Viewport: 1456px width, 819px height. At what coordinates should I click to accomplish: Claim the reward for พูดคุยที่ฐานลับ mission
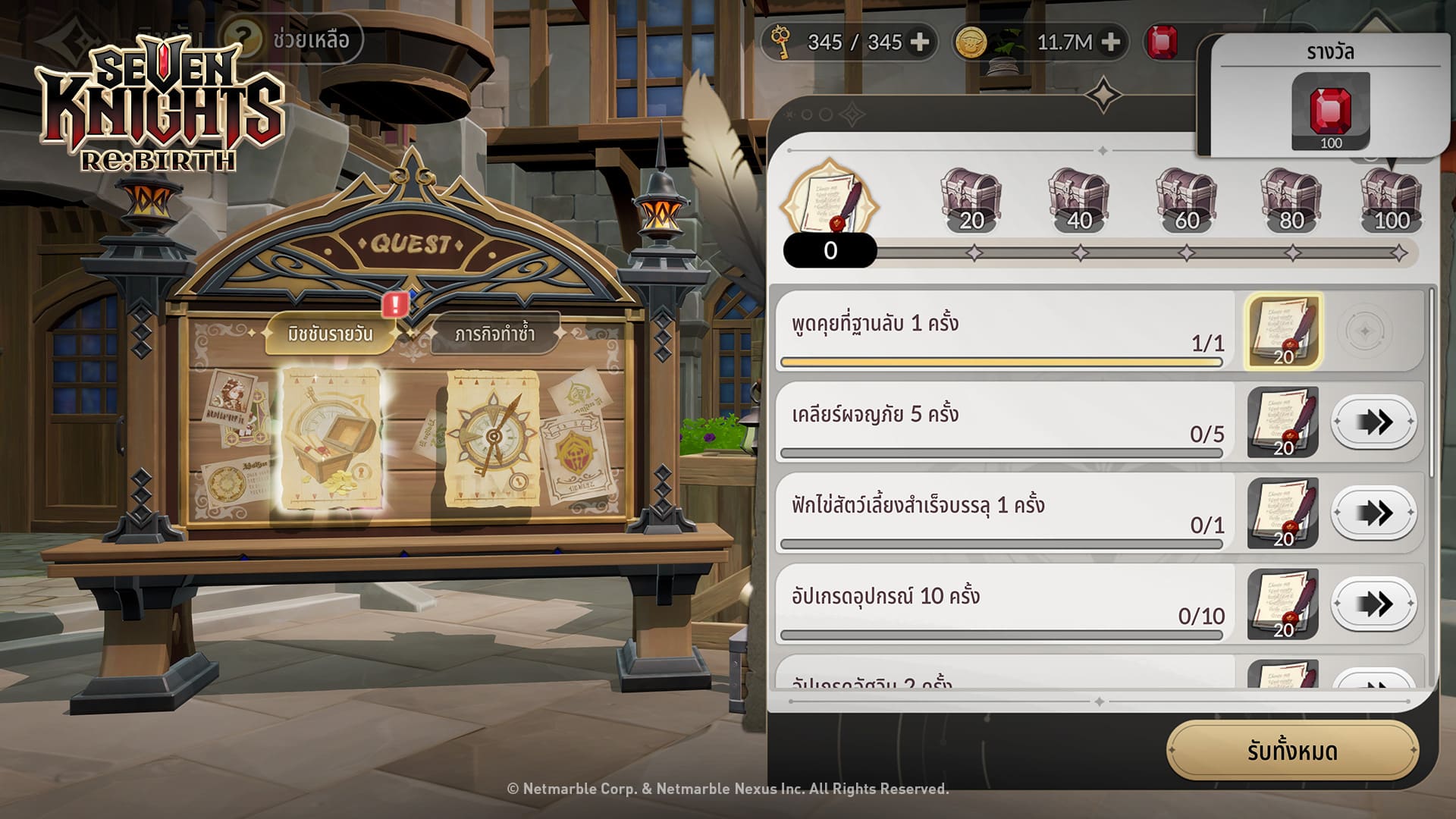coord(1283,331)
